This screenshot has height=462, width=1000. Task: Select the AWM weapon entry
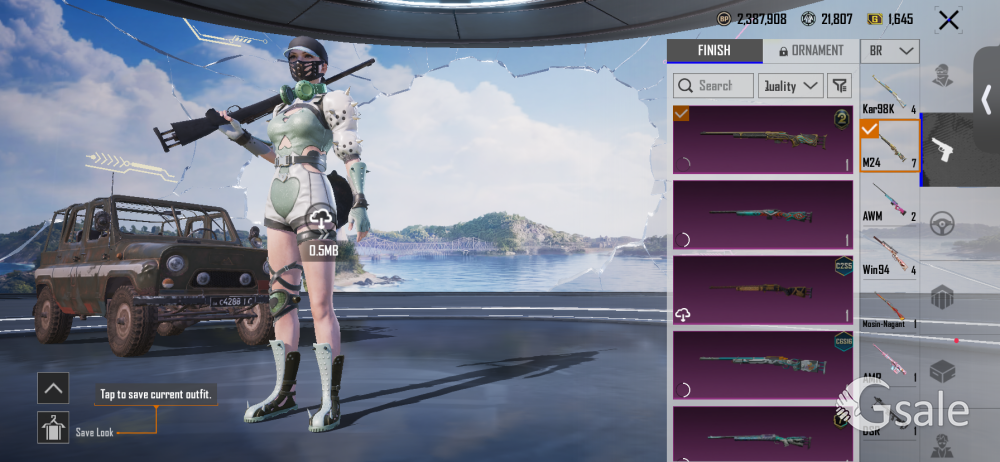[x=889, y=200]
